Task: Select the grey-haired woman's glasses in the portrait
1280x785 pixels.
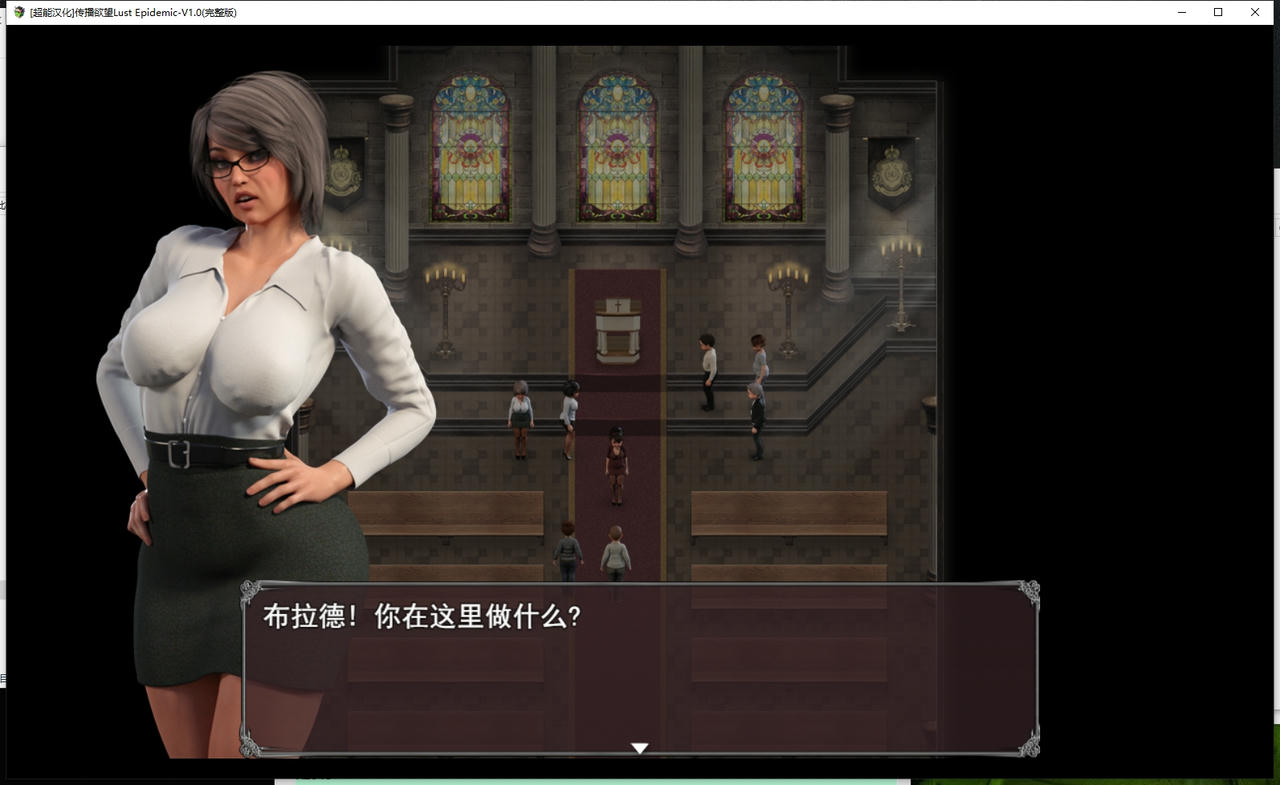Action: [237, 166]
